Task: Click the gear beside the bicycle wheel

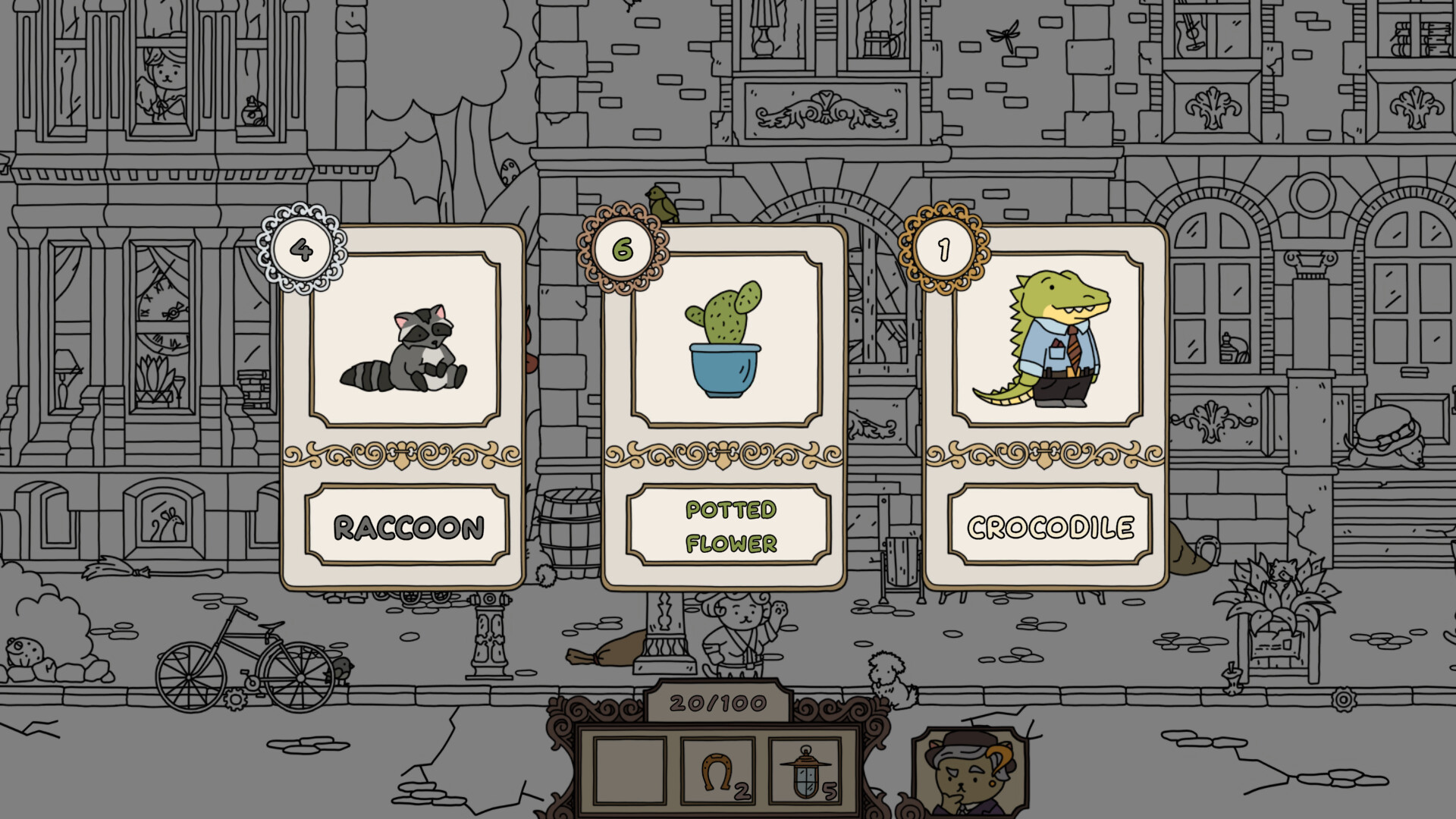Action: click(x=235, y=699)
